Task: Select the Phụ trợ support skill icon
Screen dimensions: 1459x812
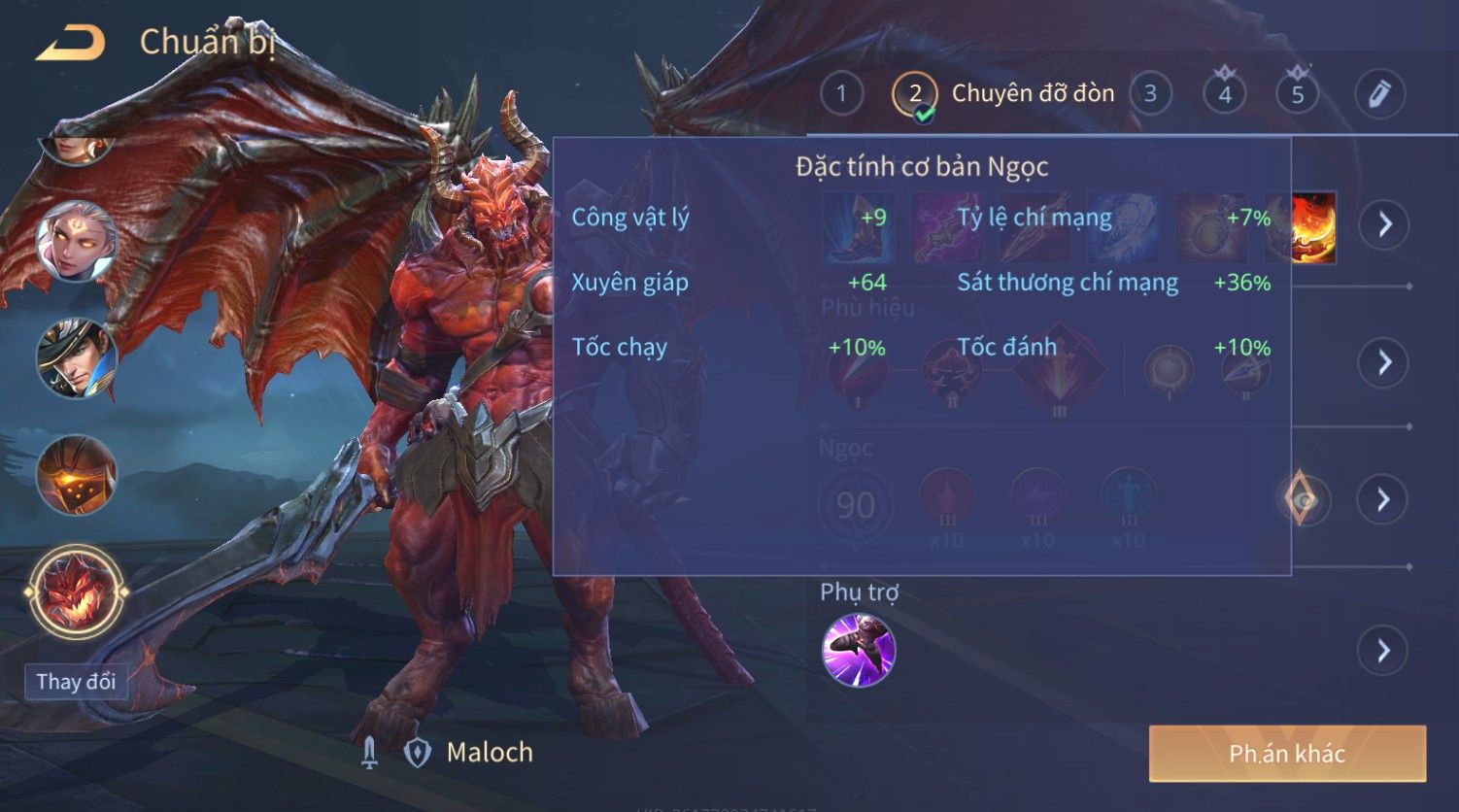Action: click(859, 650)
